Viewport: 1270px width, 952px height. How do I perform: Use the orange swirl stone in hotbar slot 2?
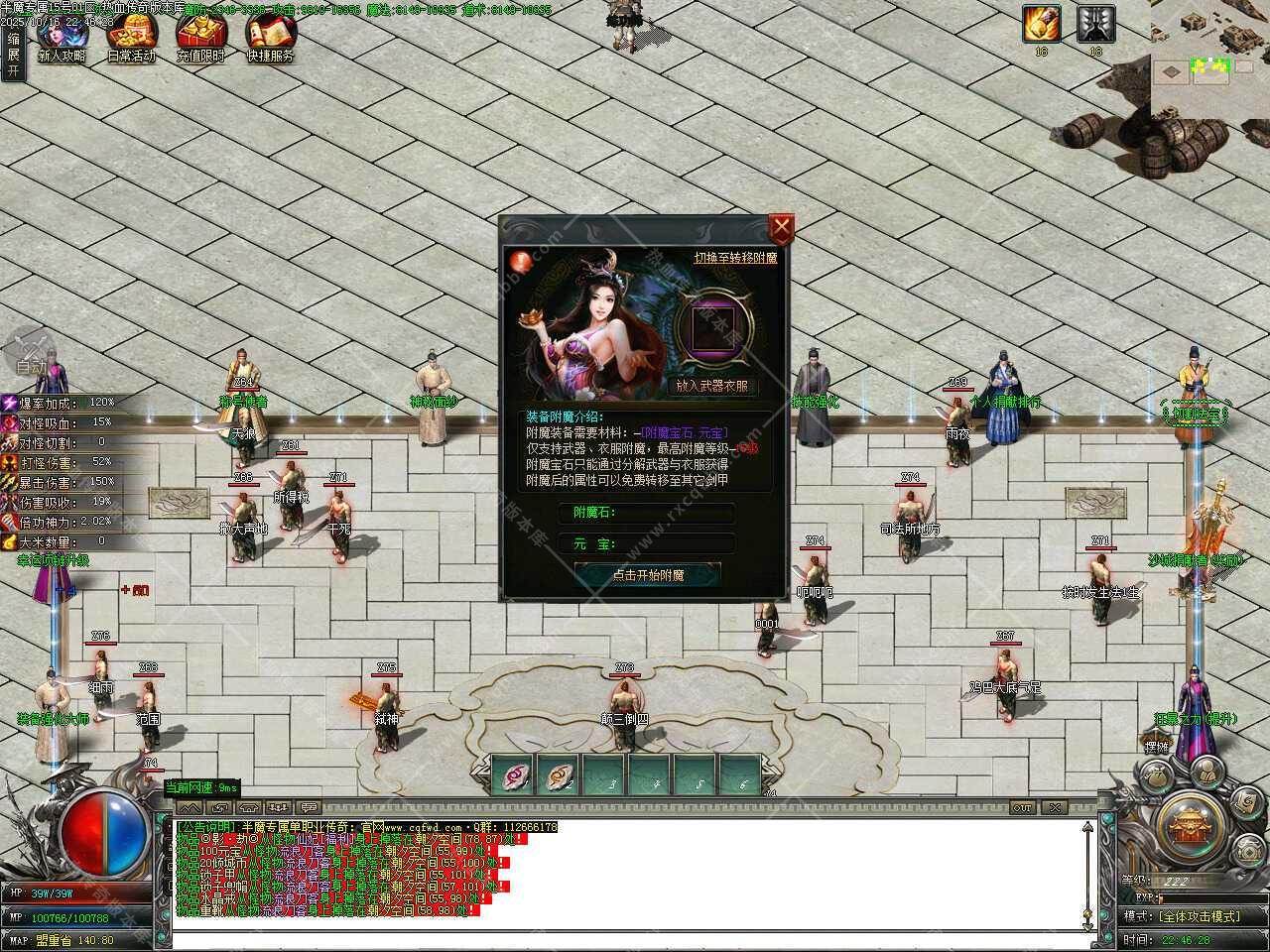(559, 774)
